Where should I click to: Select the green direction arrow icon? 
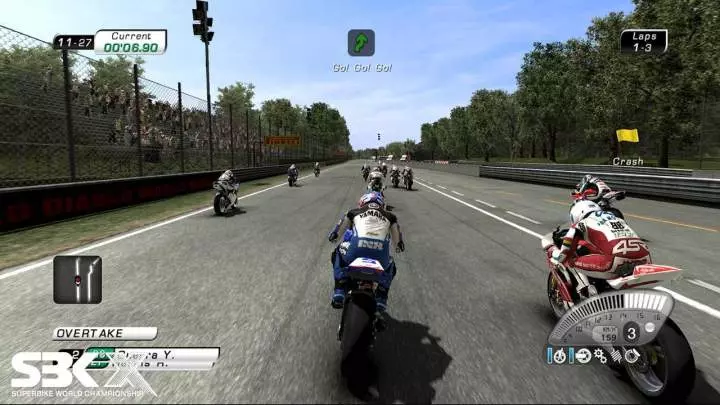coord(361,42)
